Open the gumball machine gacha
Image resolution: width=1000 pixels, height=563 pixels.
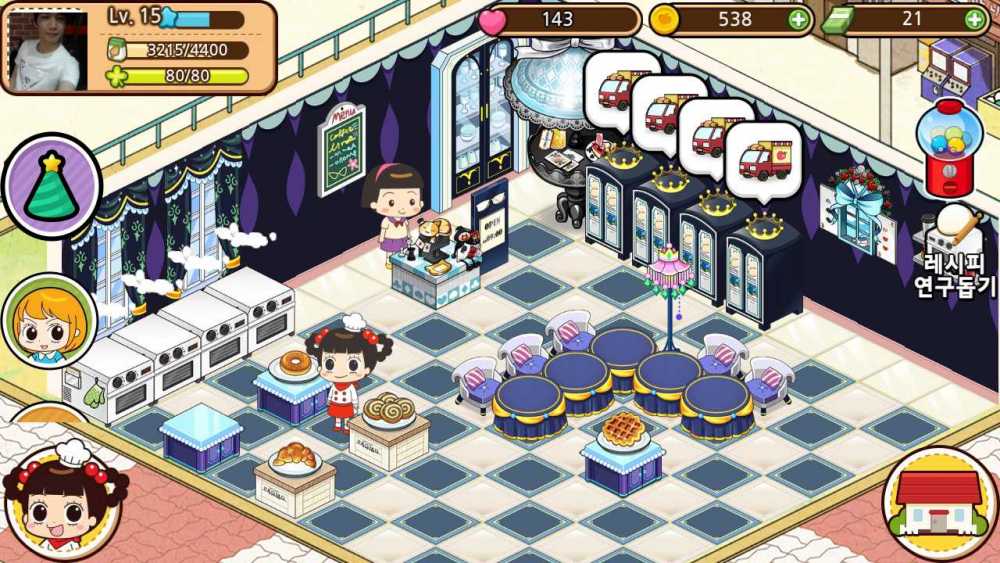951,149
